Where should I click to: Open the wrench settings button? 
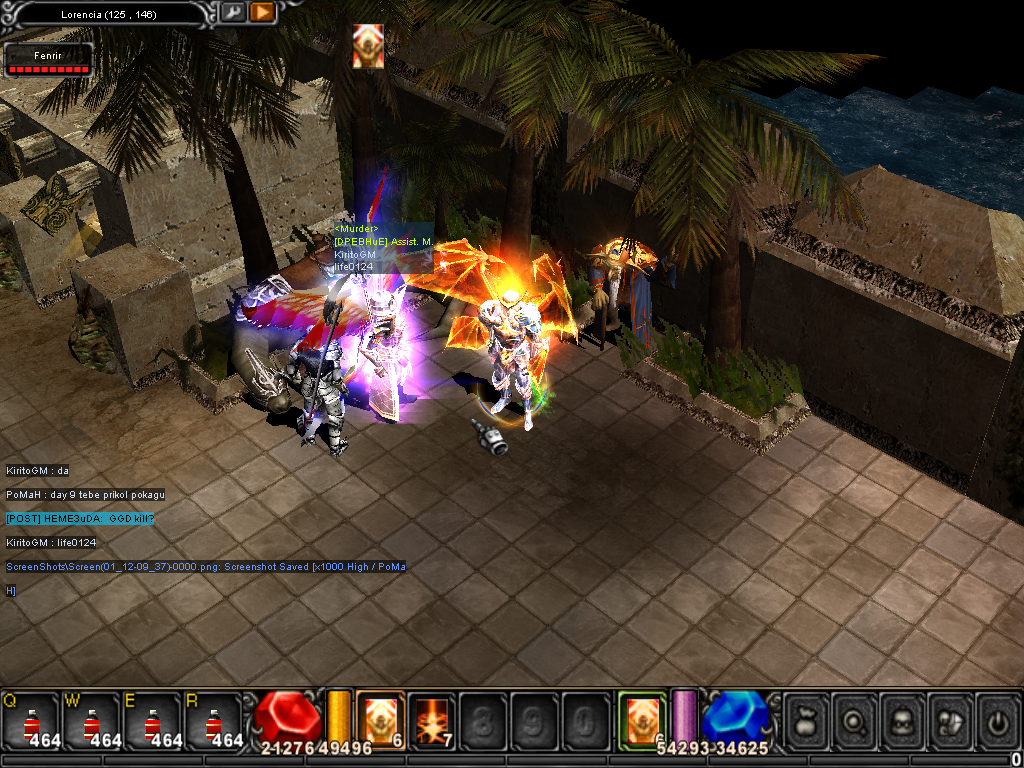click(x=233, y=13)
